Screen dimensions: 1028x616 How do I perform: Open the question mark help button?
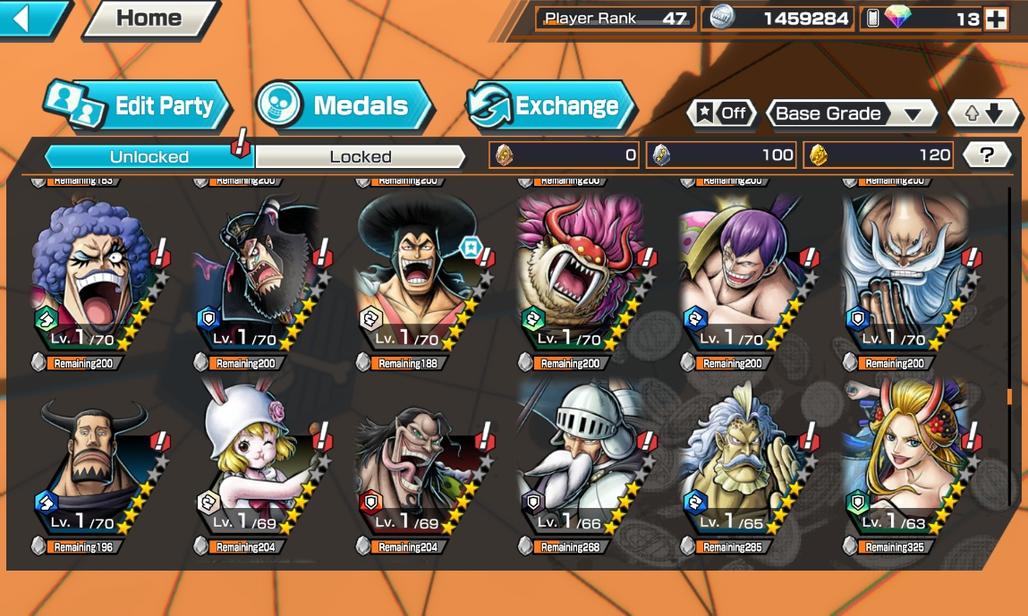[986, 155]
